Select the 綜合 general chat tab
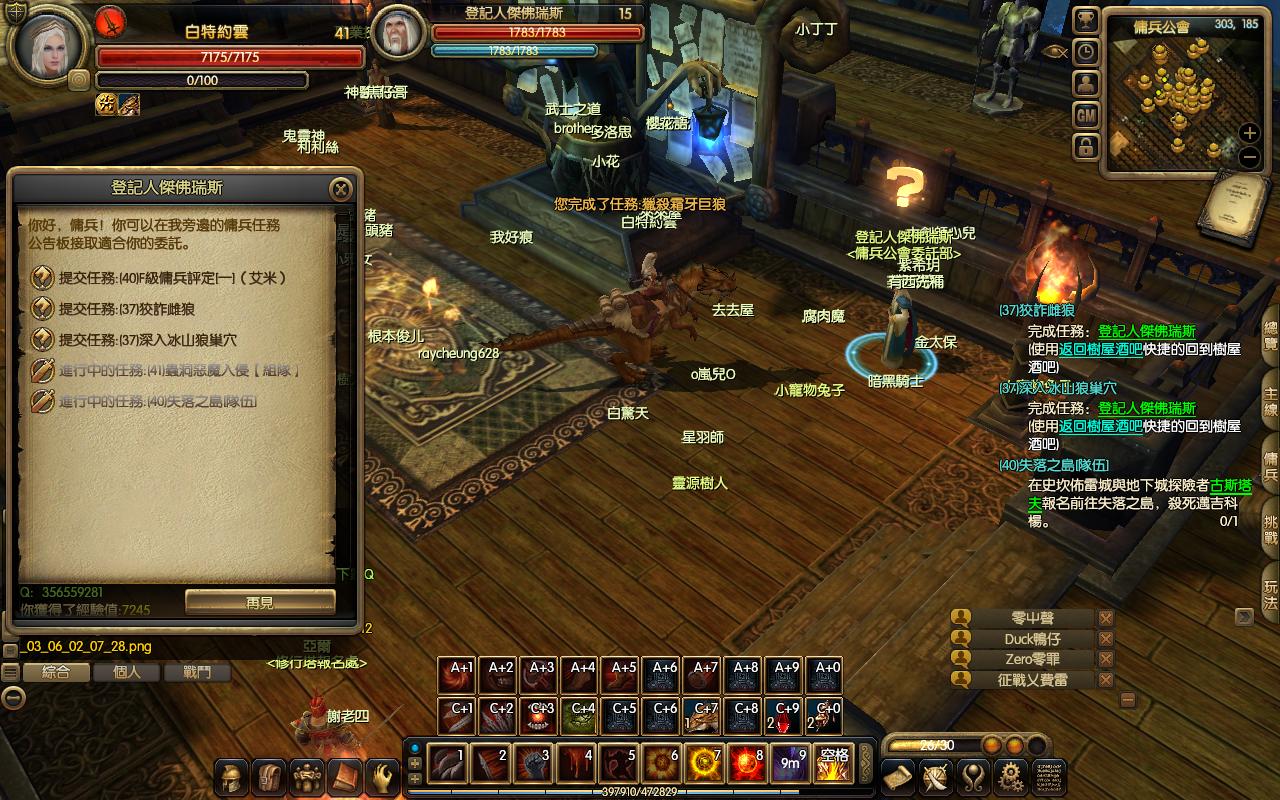This screenshot has height=800, width=1280. (x=55, y=672)
